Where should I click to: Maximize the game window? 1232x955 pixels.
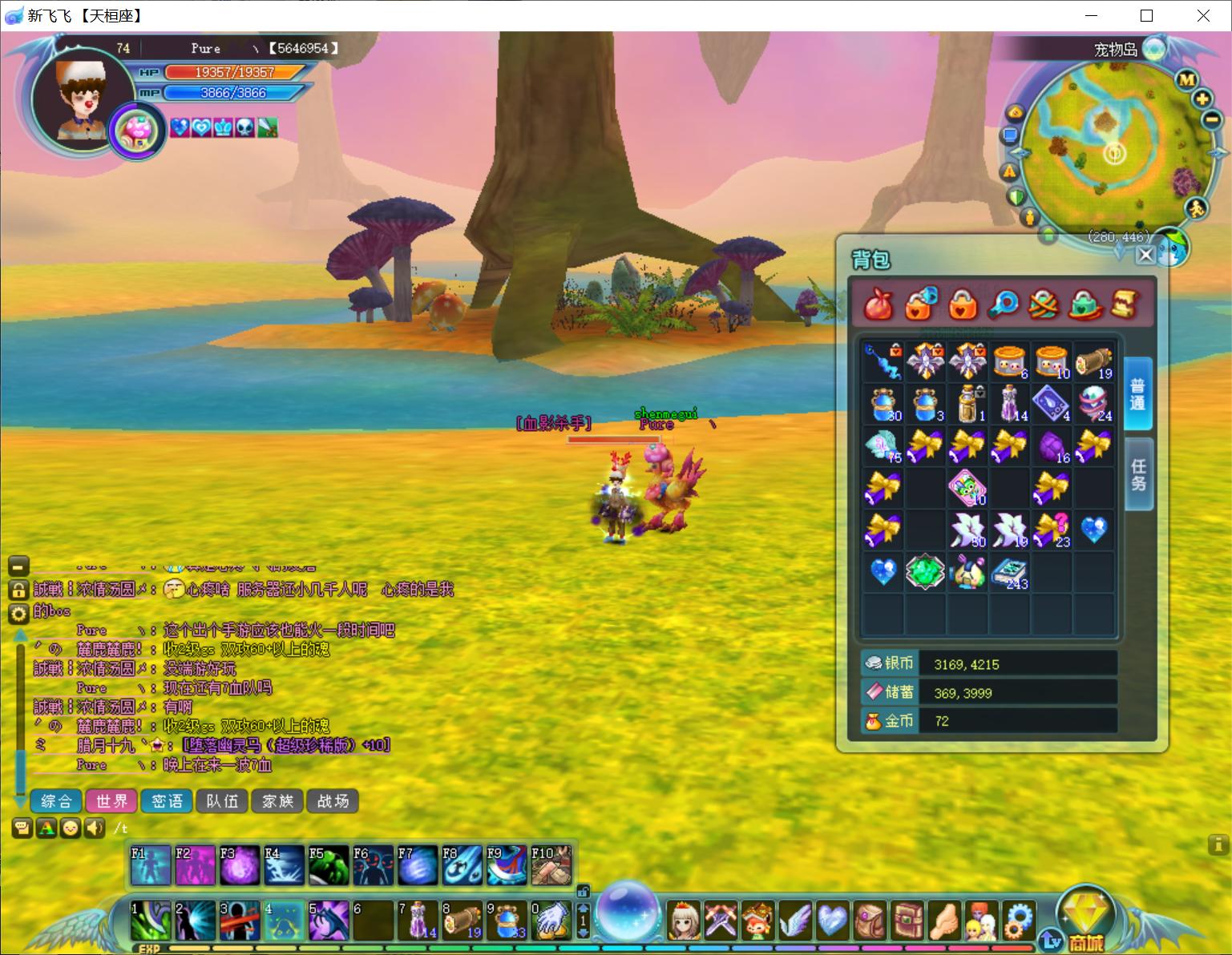[x=1146, y=16]
